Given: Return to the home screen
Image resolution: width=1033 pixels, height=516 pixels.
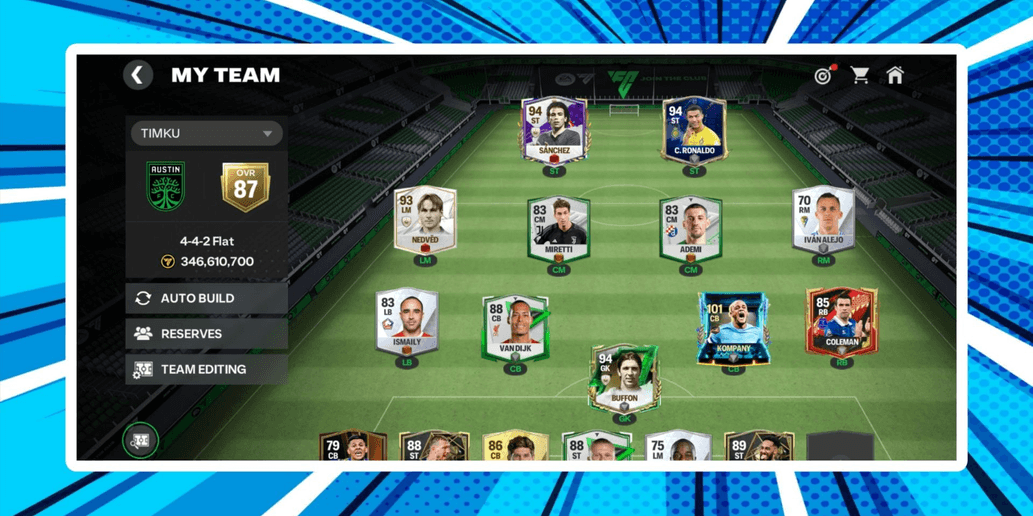Looking at the screenshot, I should pyautogui.click(x=895, y=75).
